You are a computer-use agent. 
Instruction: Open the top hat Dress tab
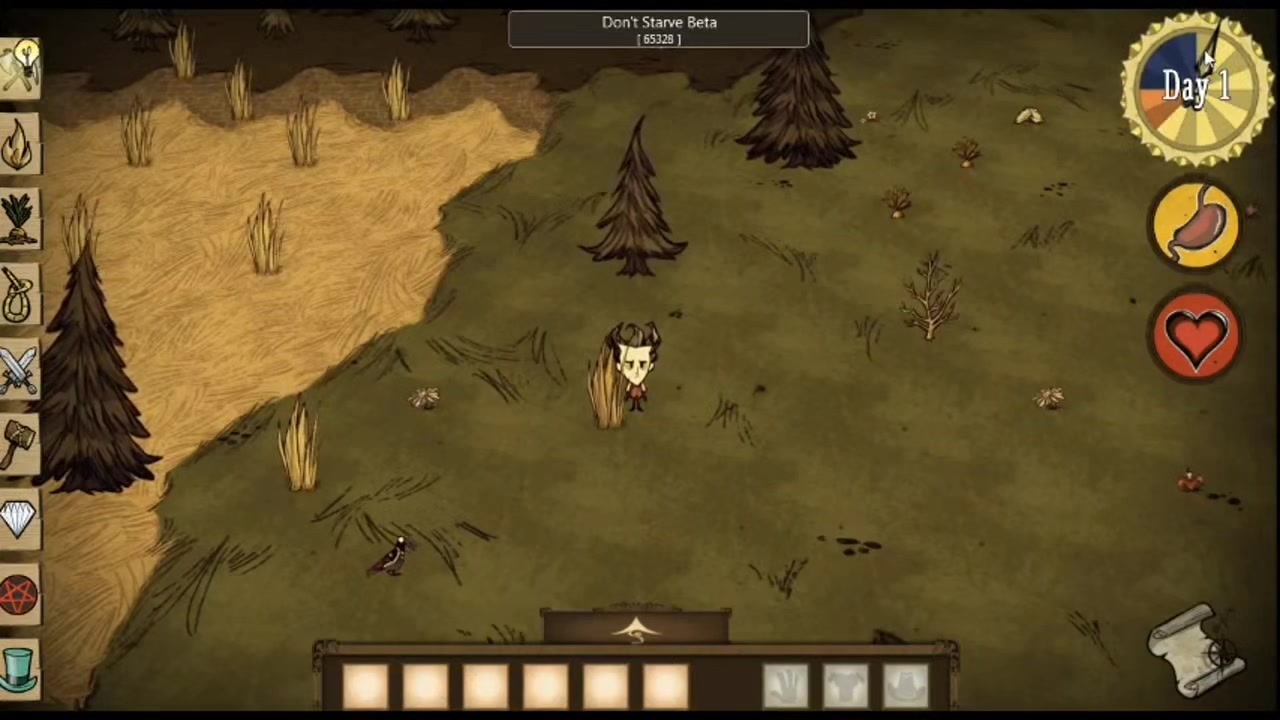tap(20, 668)
